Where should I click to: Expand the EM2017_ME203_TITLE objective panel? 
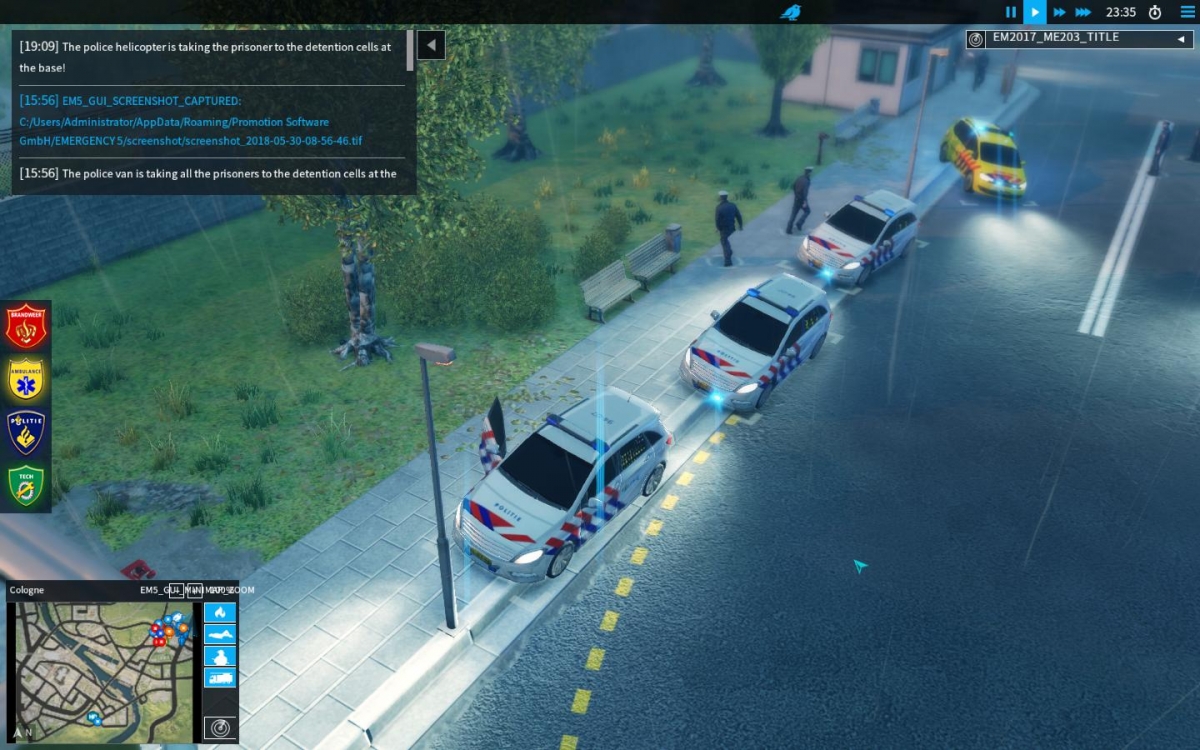point(1181,39)
